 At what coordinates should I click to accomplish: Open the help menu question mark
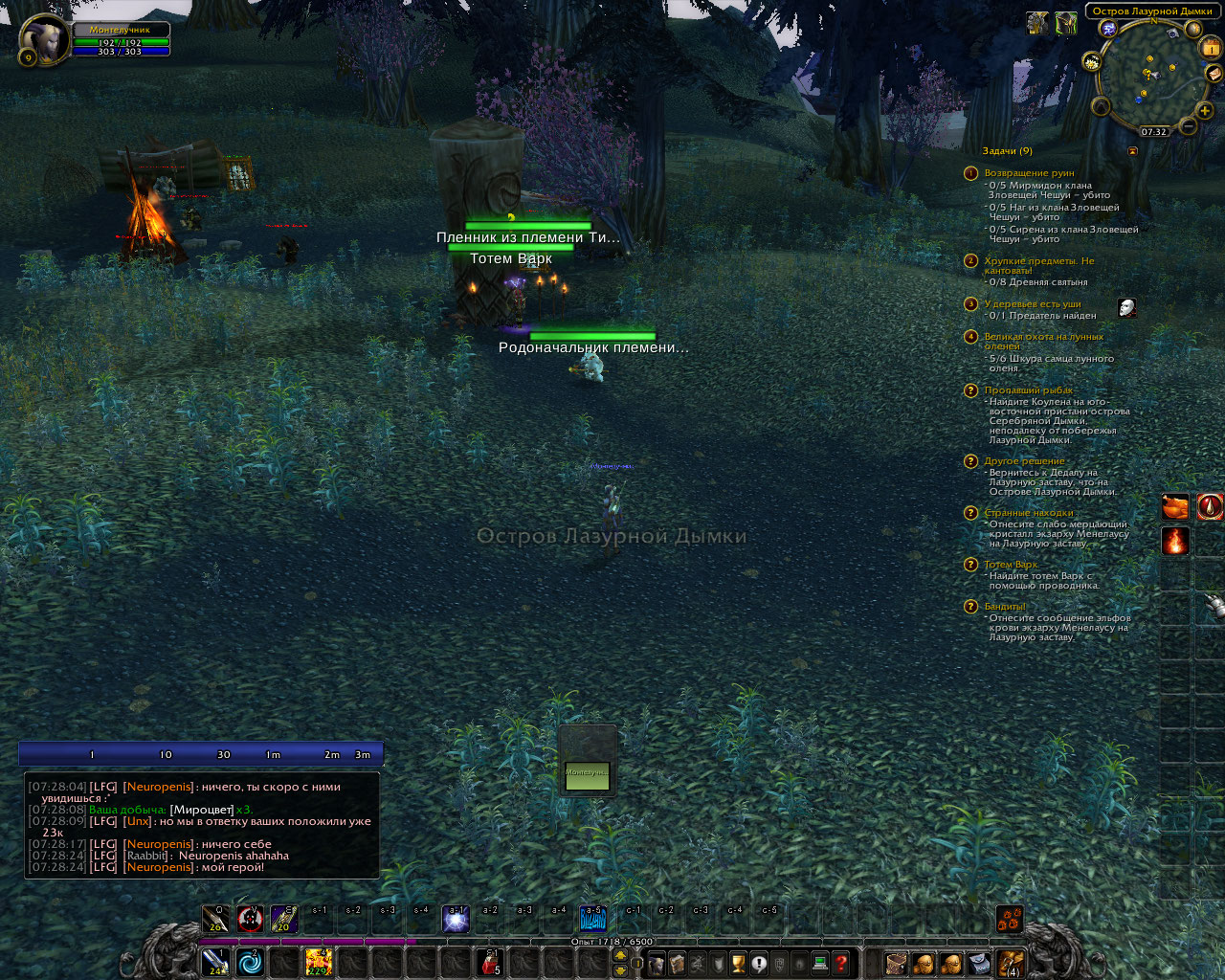pyautogui.click(x=840, y=964)
